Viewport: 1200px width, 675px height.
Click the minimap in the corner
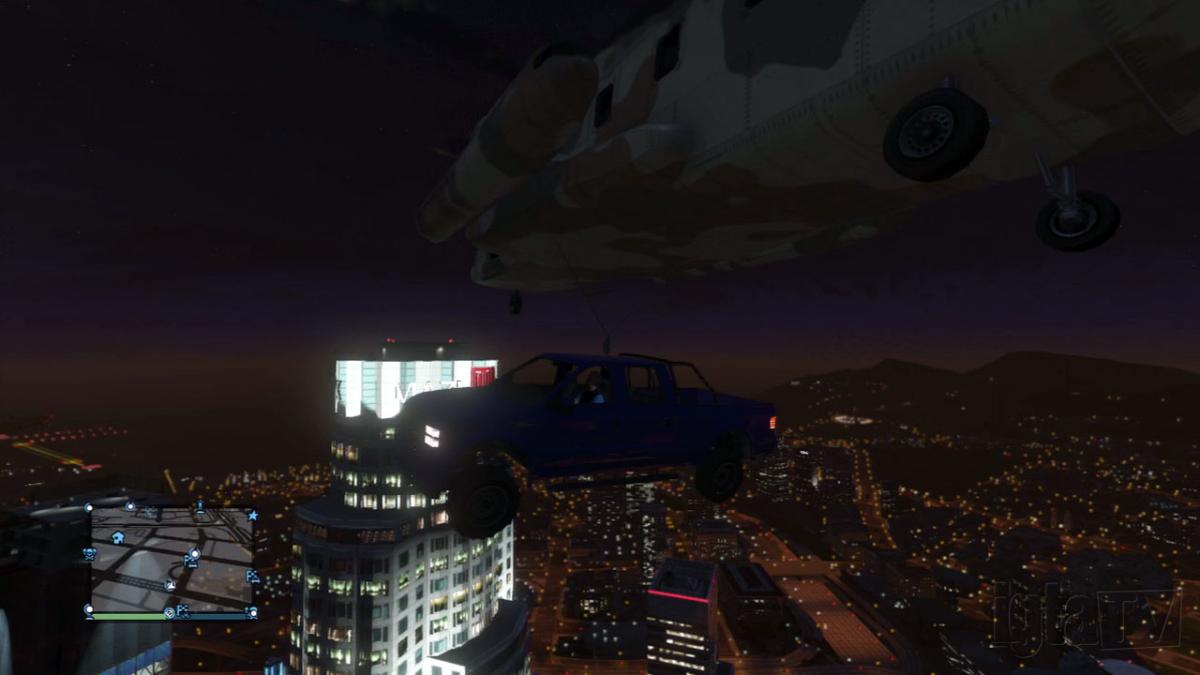(x=172, y=558)
